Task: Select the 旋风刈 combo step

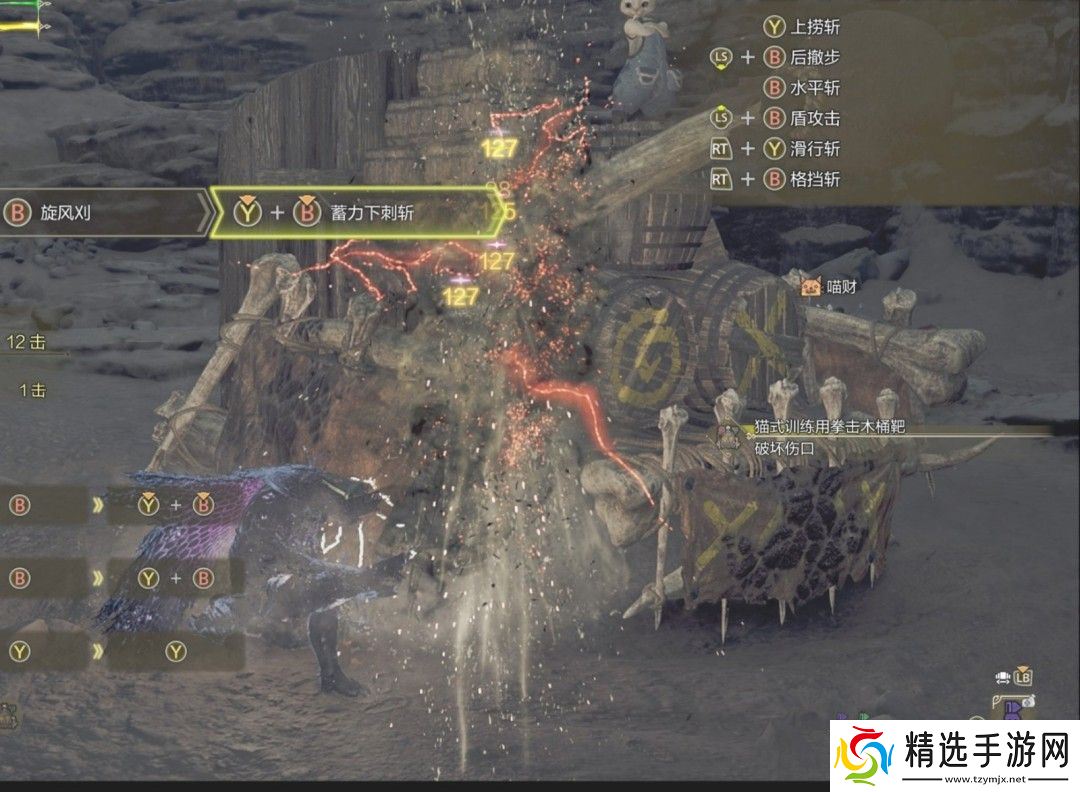Action: (x=100, y=213)
